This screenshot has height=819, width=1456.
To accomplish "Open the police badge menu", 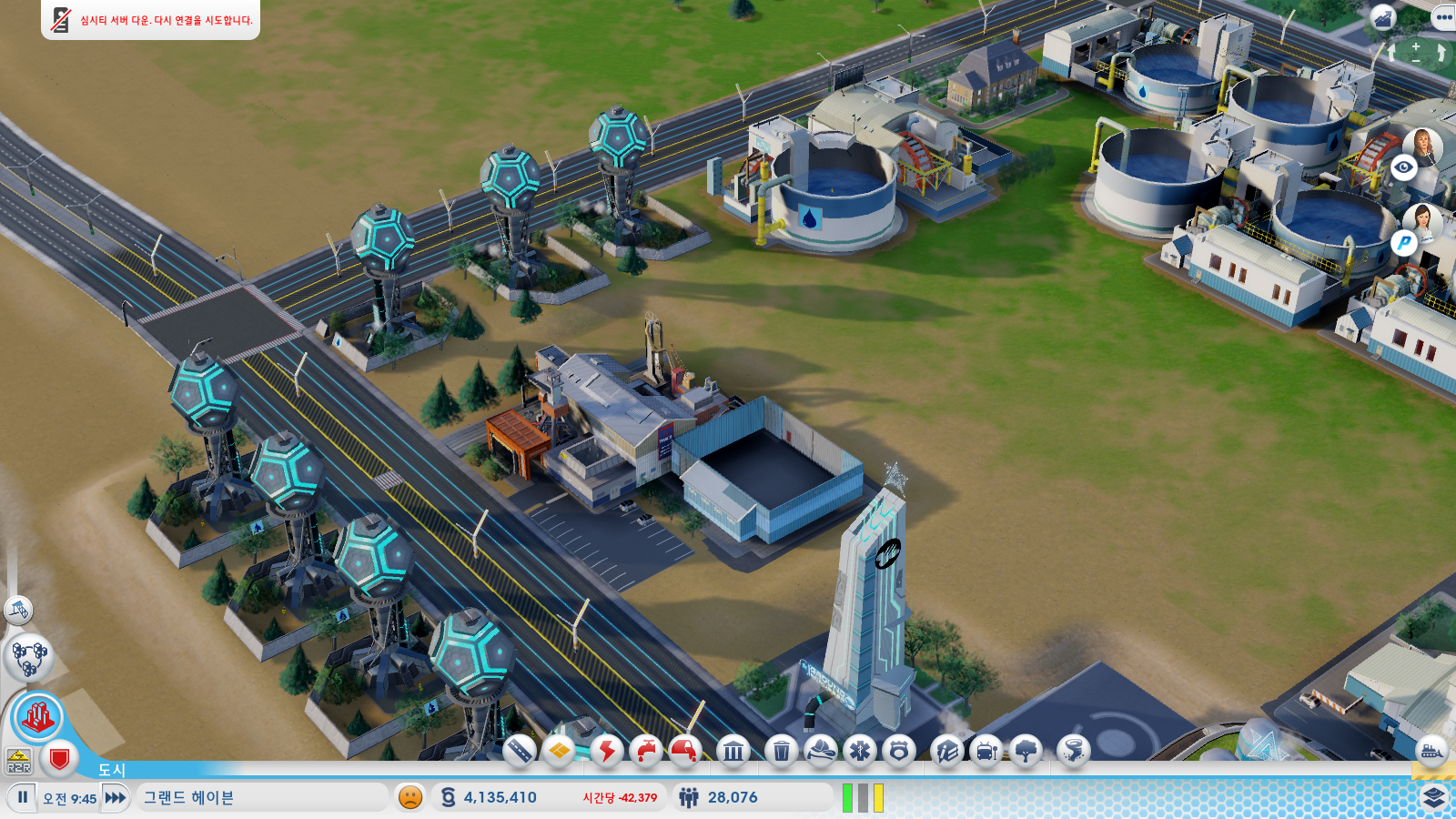I will [899, 751].
